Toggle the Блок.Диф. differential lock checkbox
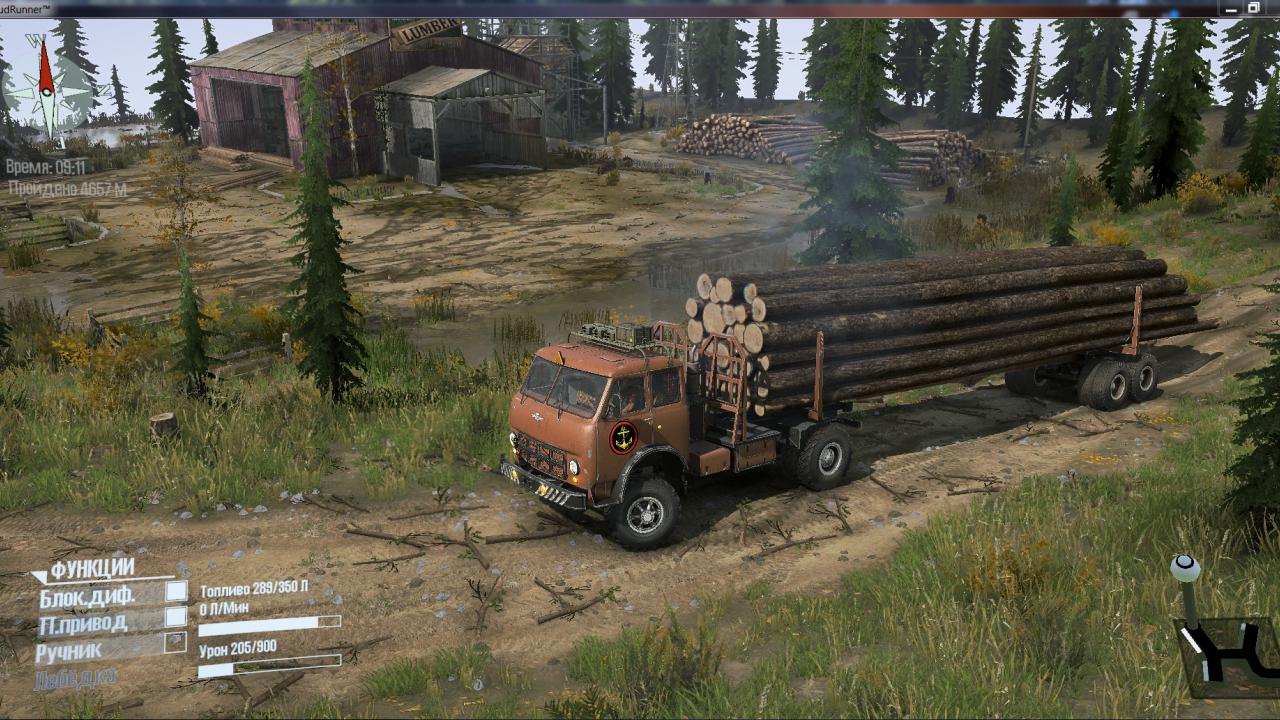1280x720 pixels. pyautogui.click(x=176, y=591)
